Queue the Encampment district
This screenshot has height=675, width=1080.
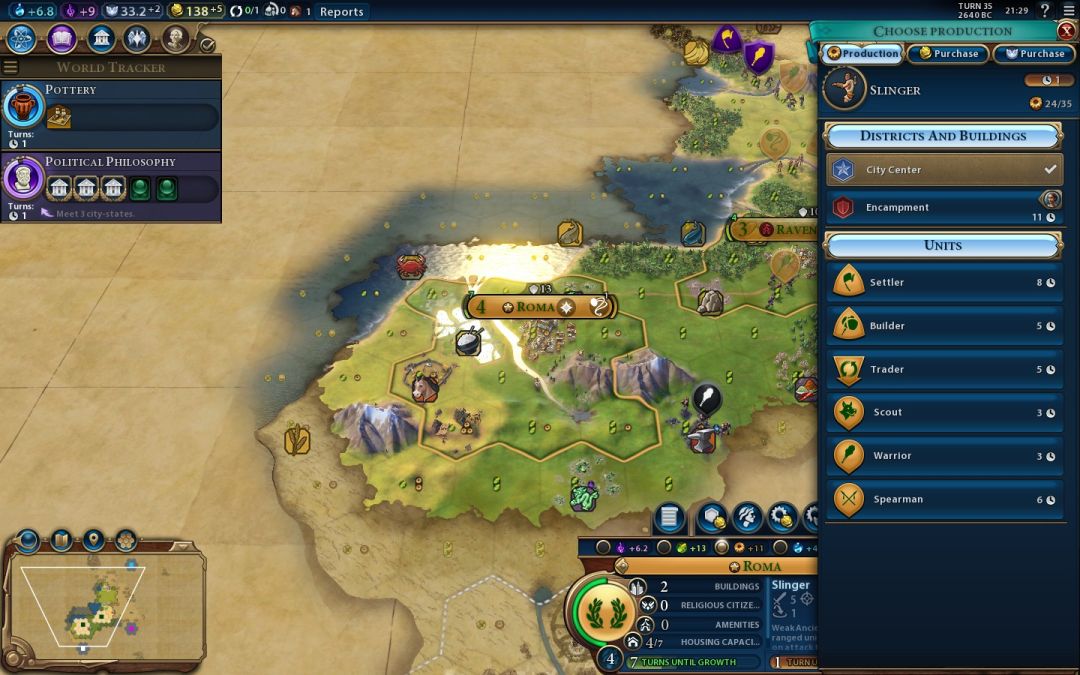943,208
